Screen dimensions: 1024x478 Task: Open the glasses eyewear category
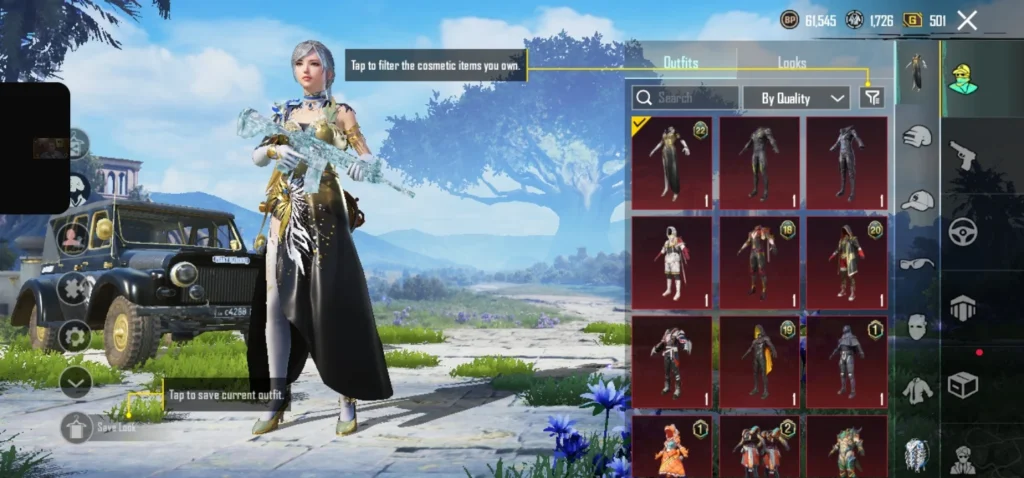coord(917,264)
